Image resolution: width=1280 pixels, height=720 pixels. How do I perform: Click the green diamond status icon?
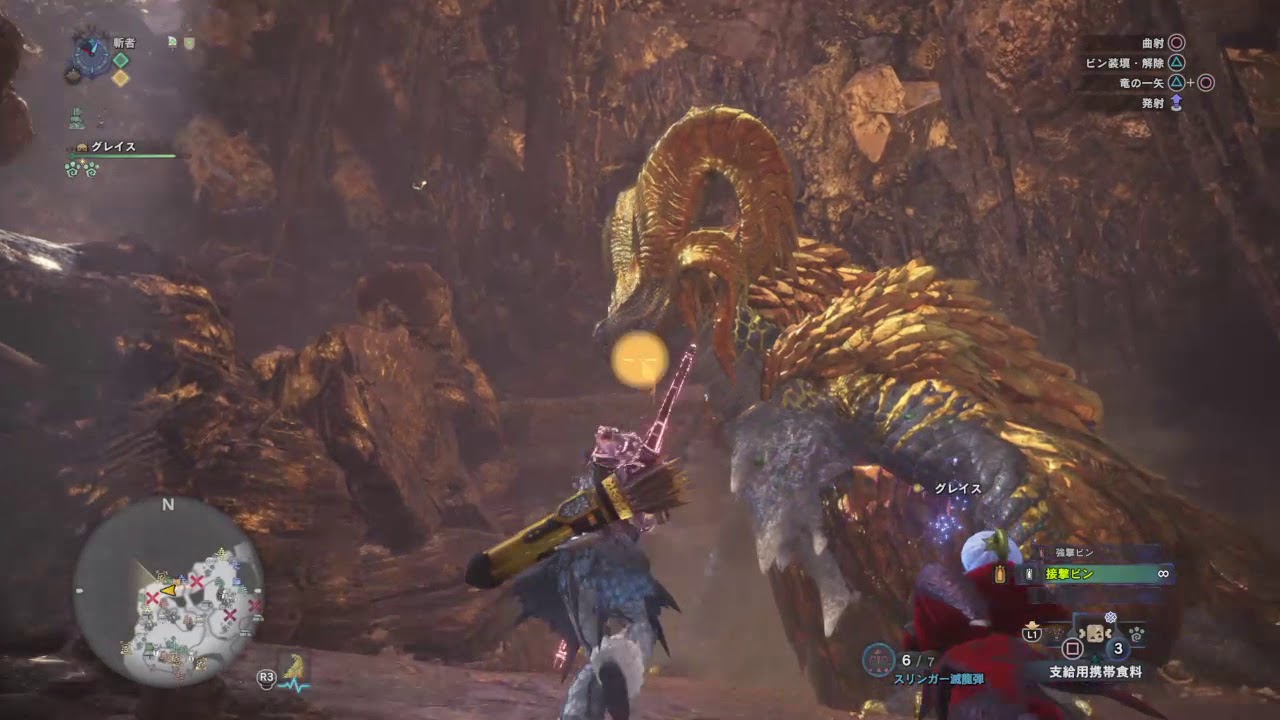pyautogui.click(x=121, y=60)
